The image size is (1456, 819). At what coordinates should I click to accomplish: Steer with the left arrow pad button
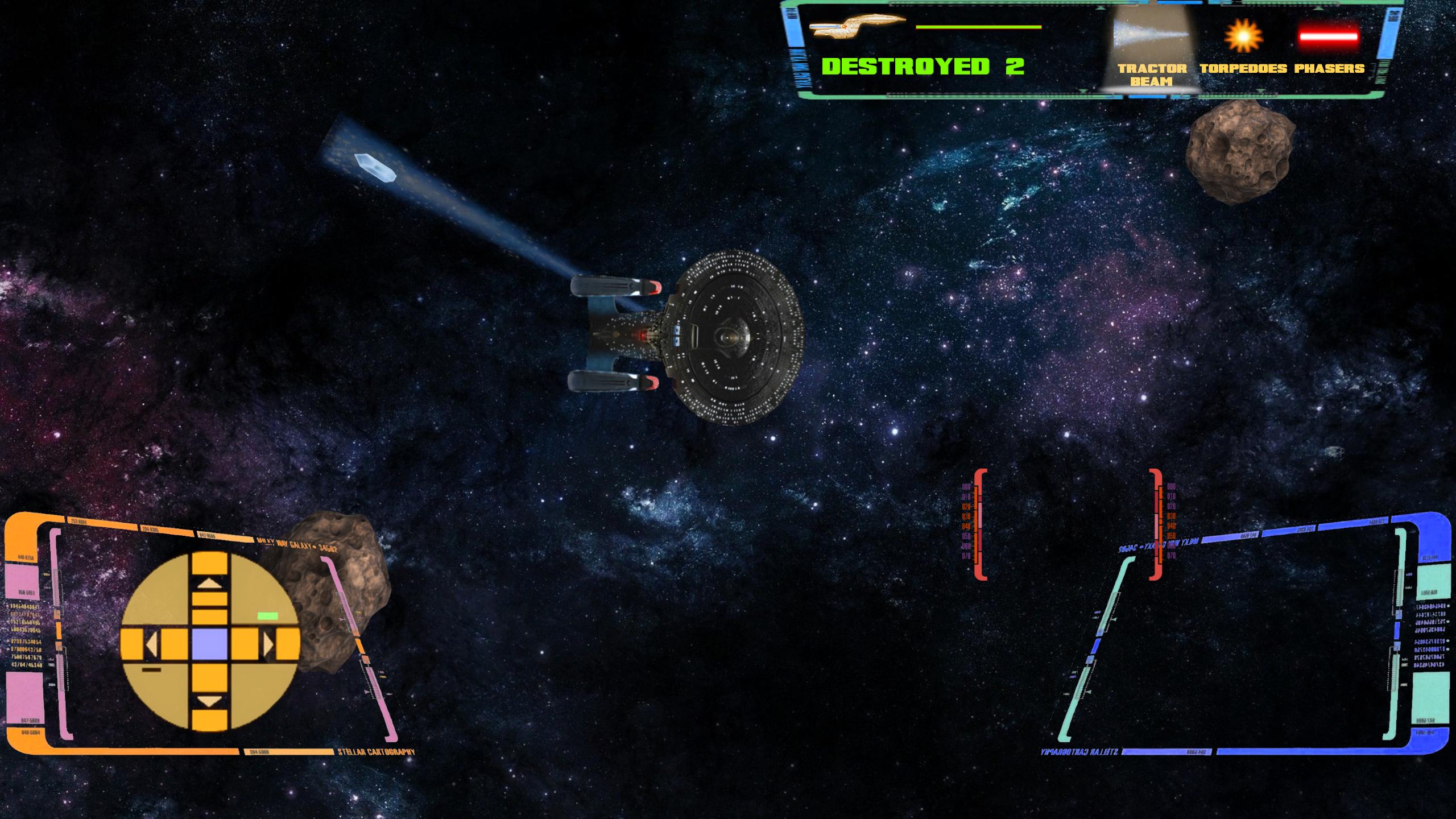coord(152,646)
